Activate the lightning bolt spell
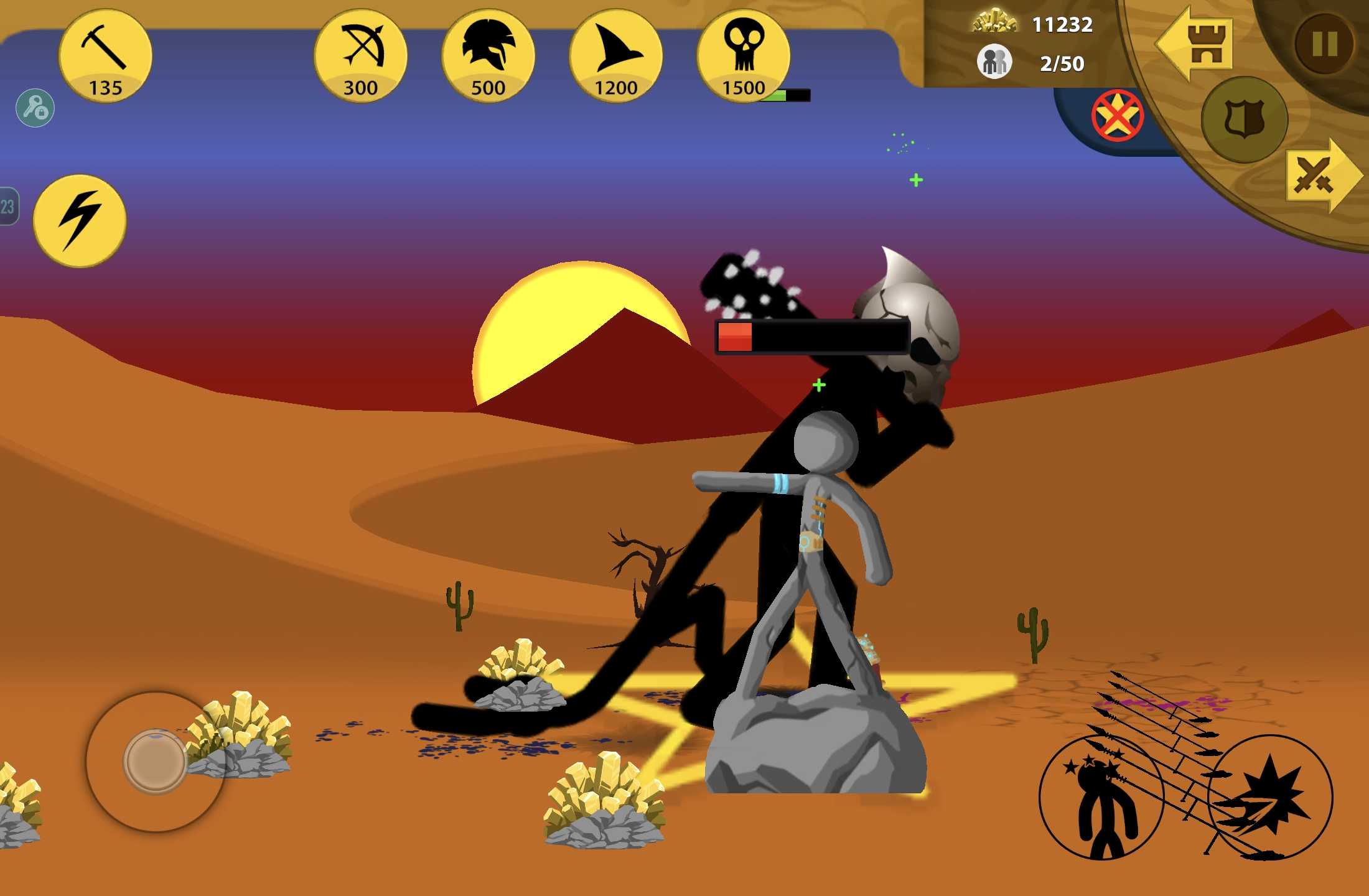 [x=80, y=221]
